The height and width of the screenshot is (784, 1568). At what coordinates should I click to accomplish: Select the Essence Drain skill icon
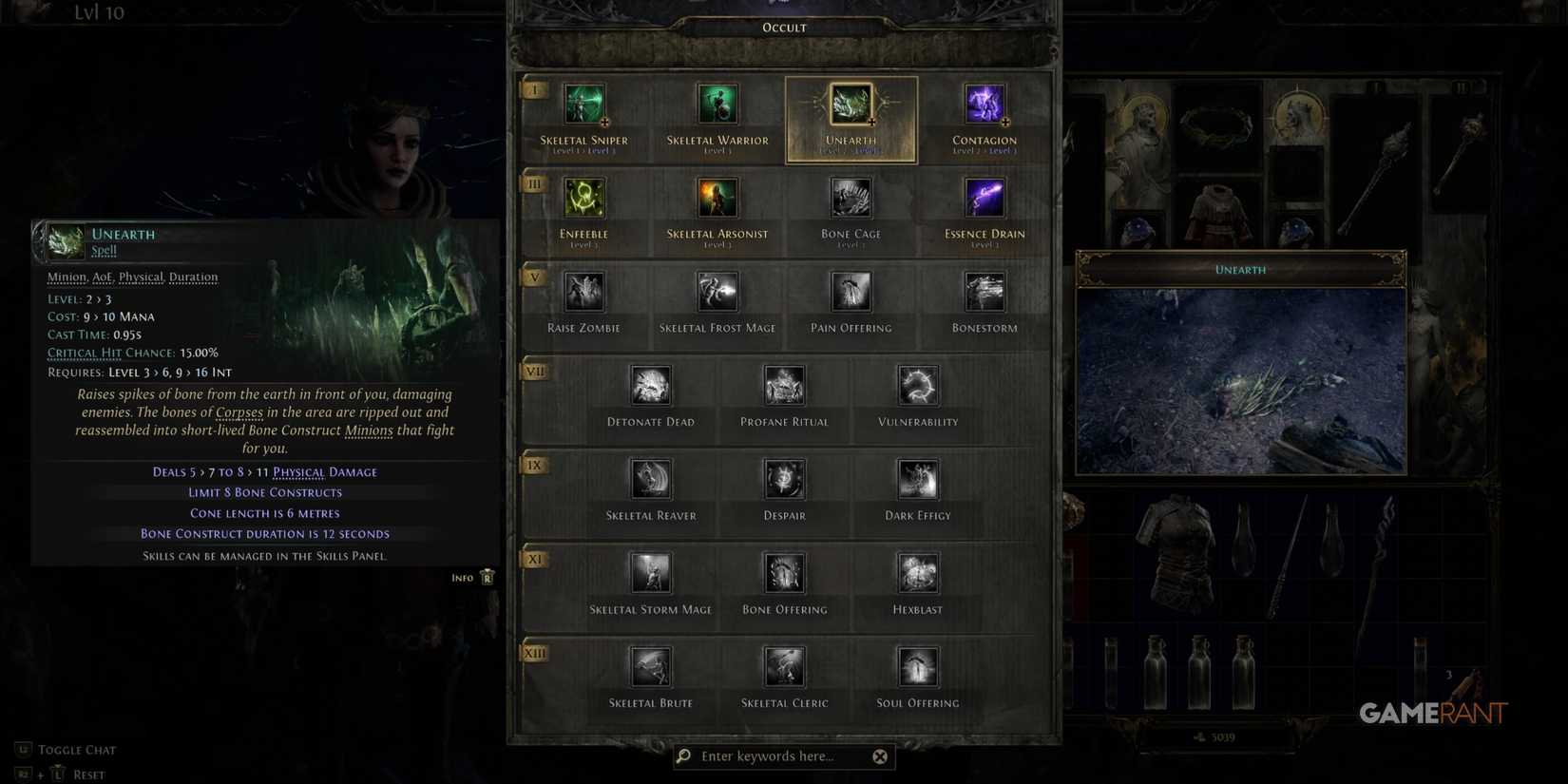pyautogui.click(x=984, y=197)
